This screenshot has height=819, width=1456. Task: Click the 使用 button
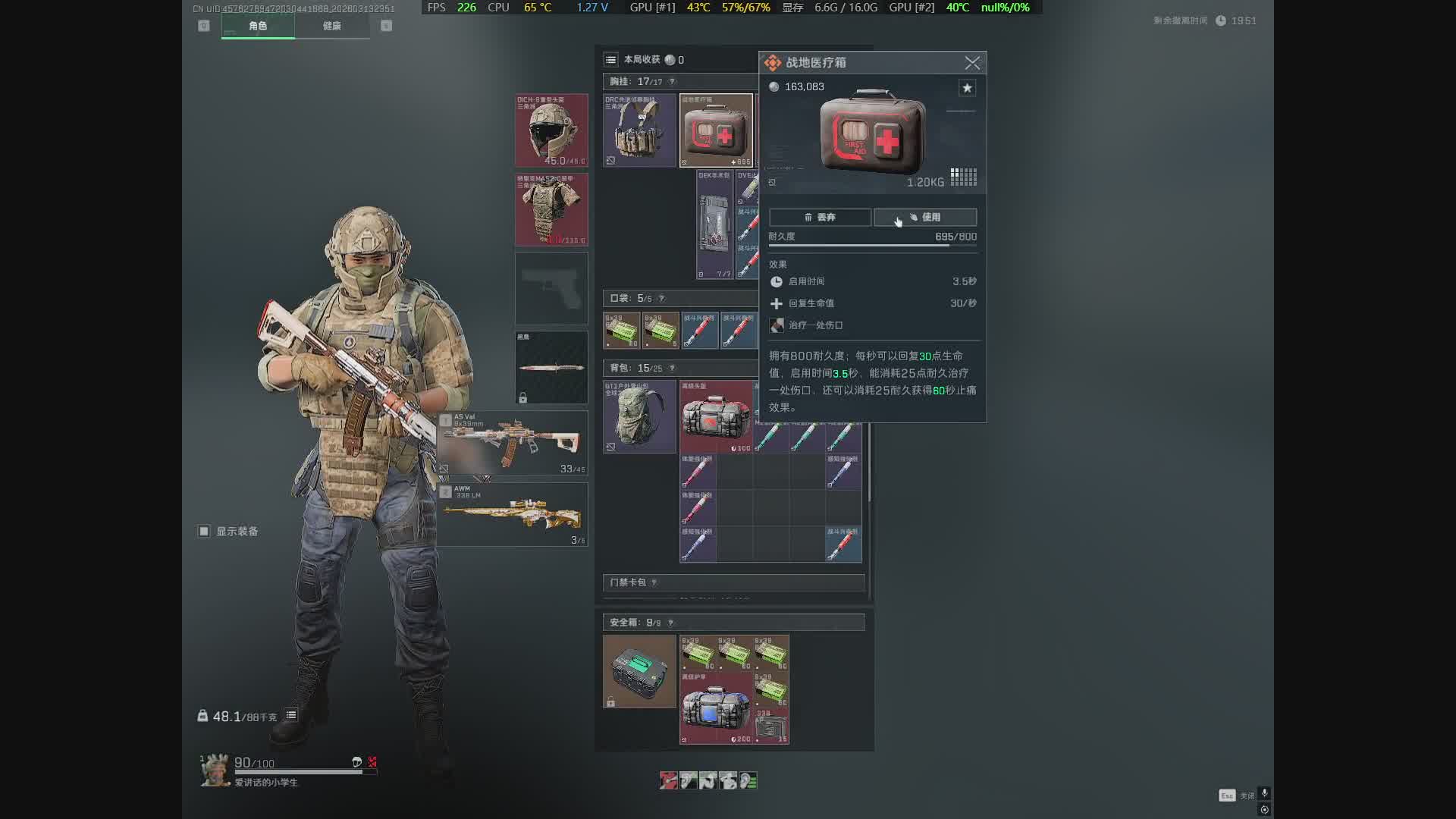pos(925,218)
